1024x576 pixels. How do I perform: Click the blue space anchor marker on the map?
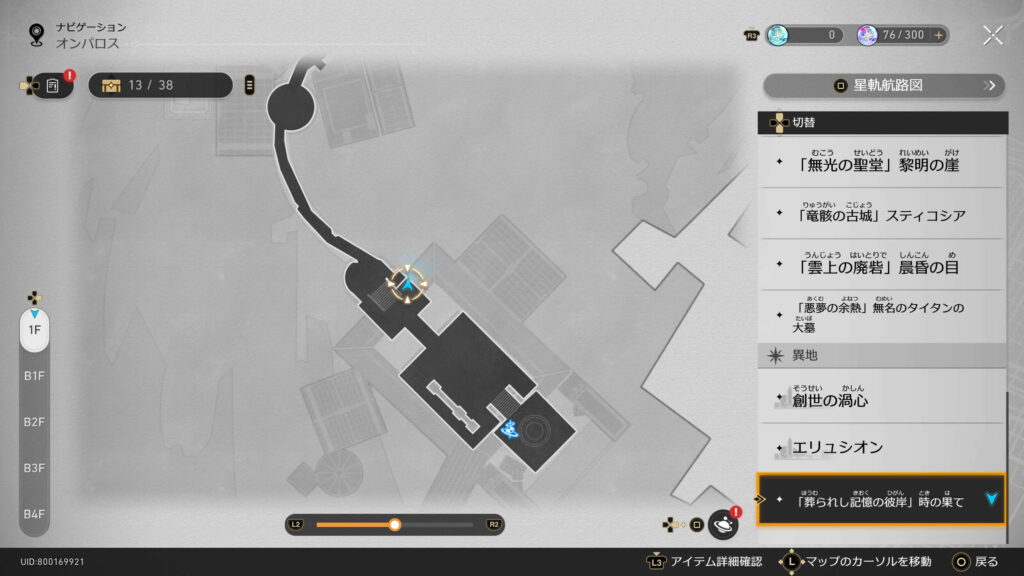click(x=510, y=429)
